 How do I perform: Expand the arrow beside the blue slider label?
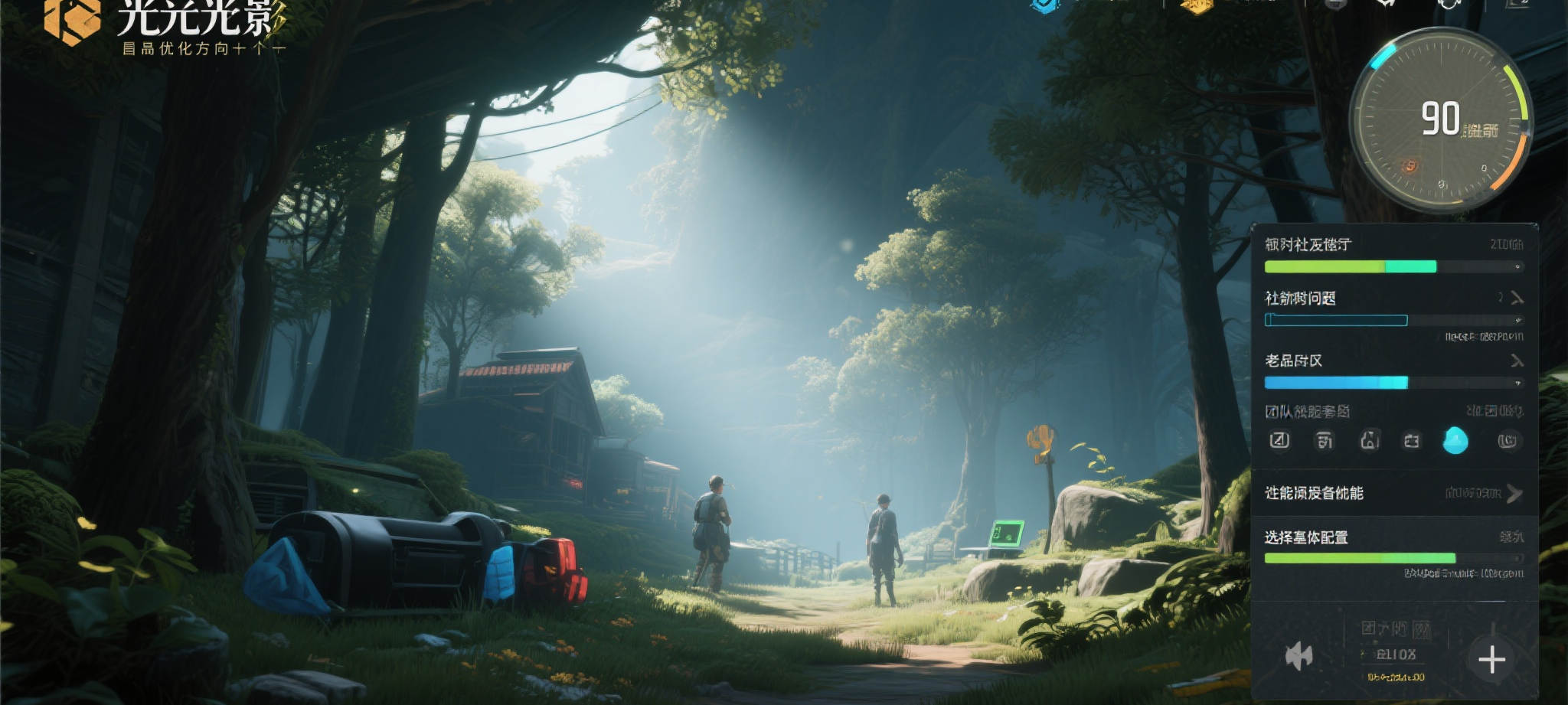pos(1517,361)
